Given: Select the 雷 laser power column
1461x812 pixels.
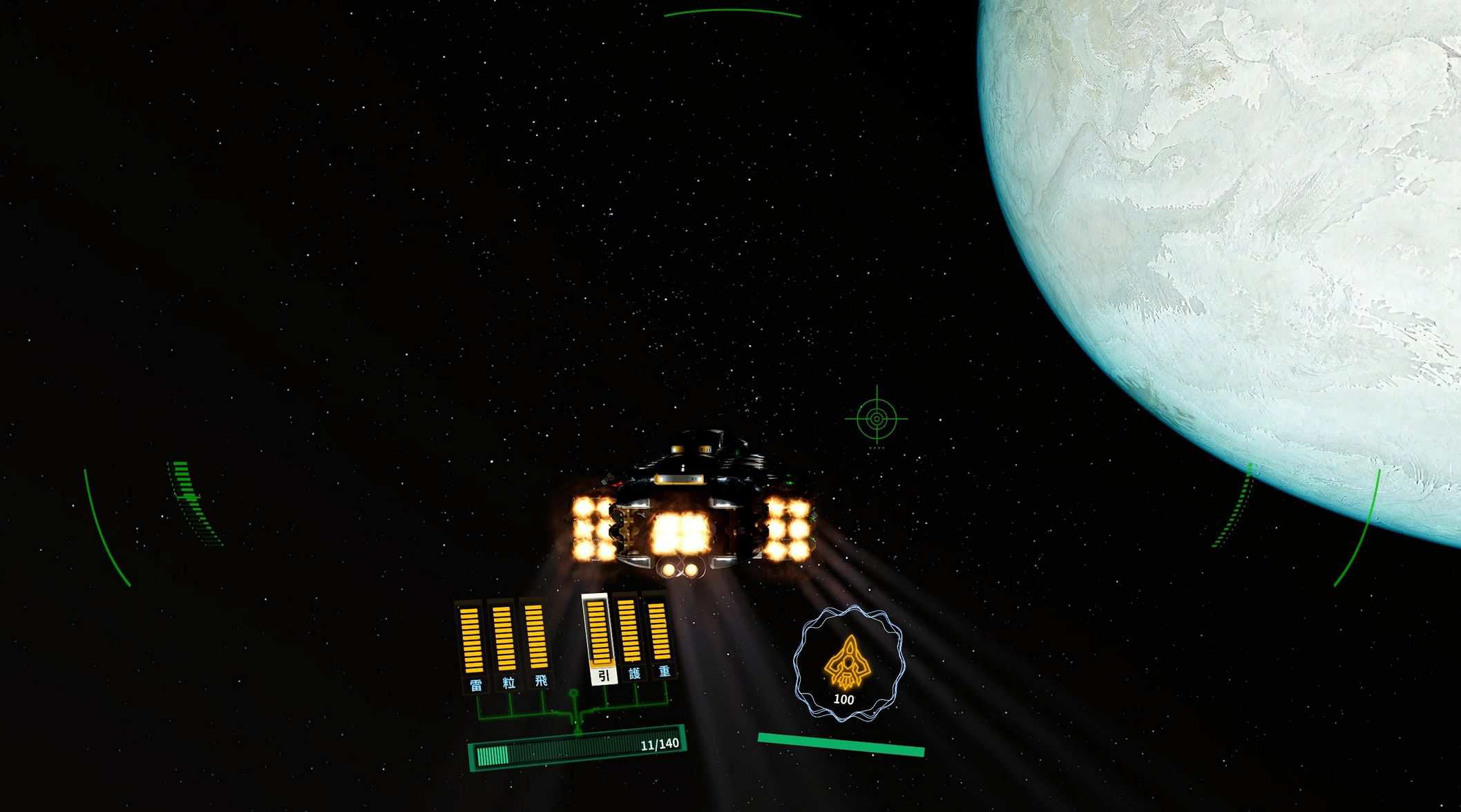Looking at the screenshot, I should coord(472,641).
